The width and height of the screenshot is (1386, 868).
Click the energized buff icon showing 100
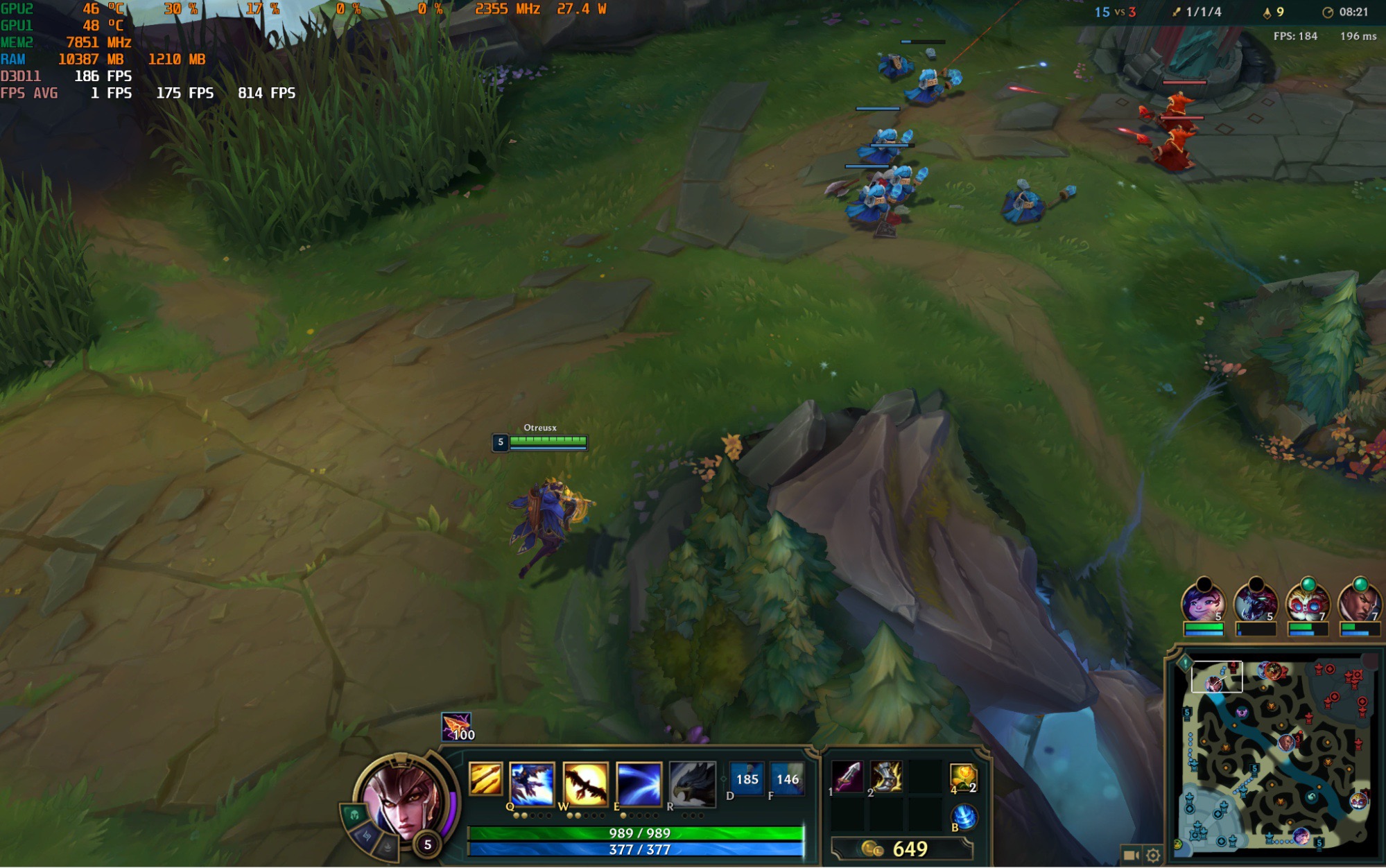456,727
